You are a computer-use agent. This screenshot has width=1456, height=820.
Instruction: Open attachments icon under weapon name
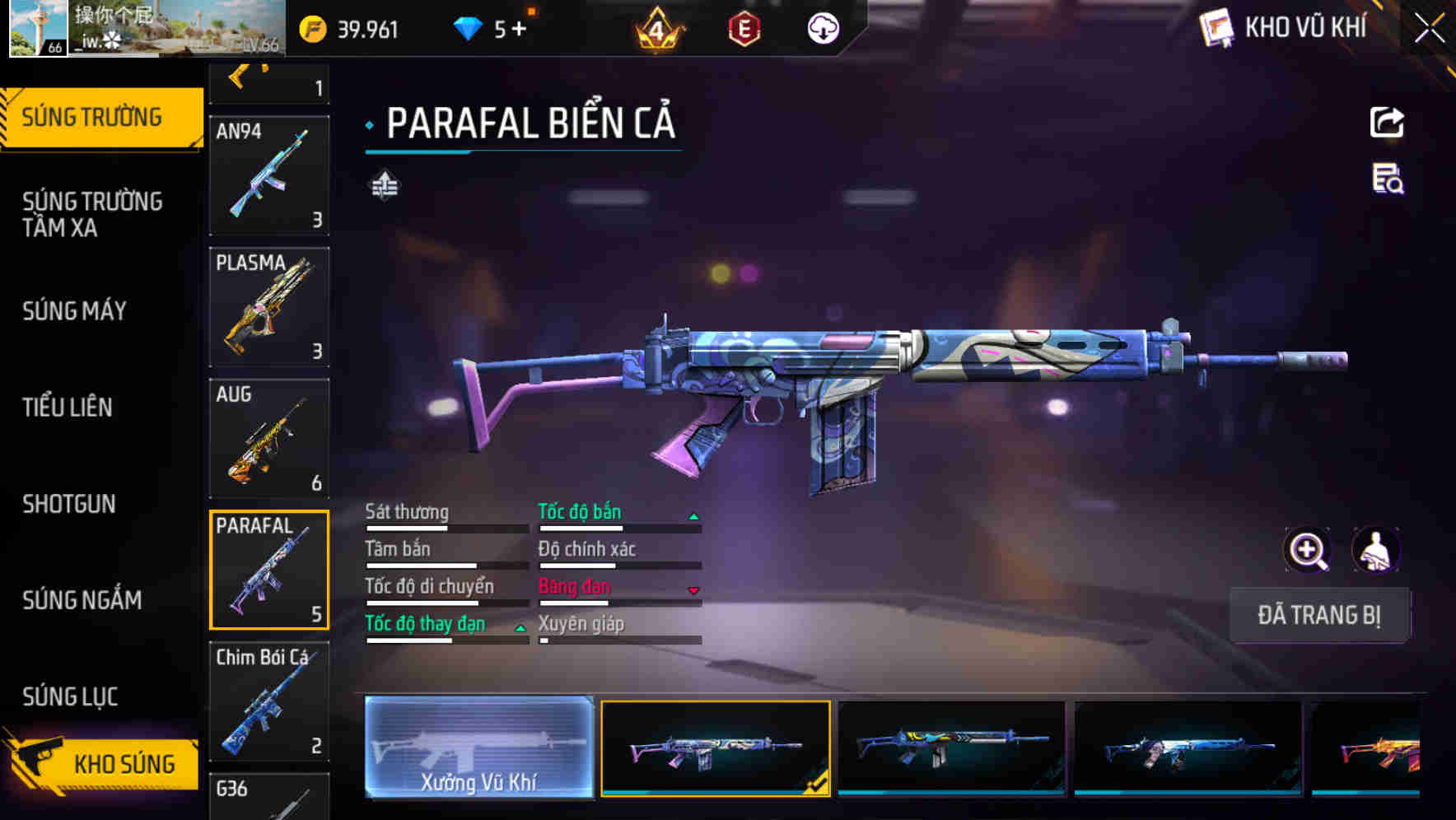click(384, 184)
